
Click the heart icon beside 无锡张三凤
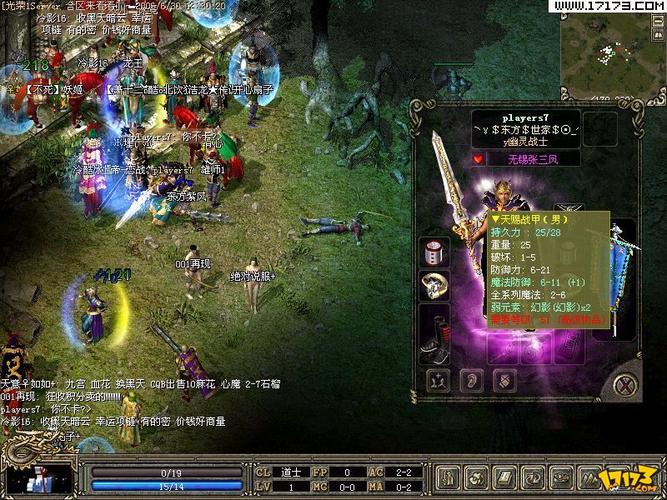pyautogui.click(x=479, y=158)
